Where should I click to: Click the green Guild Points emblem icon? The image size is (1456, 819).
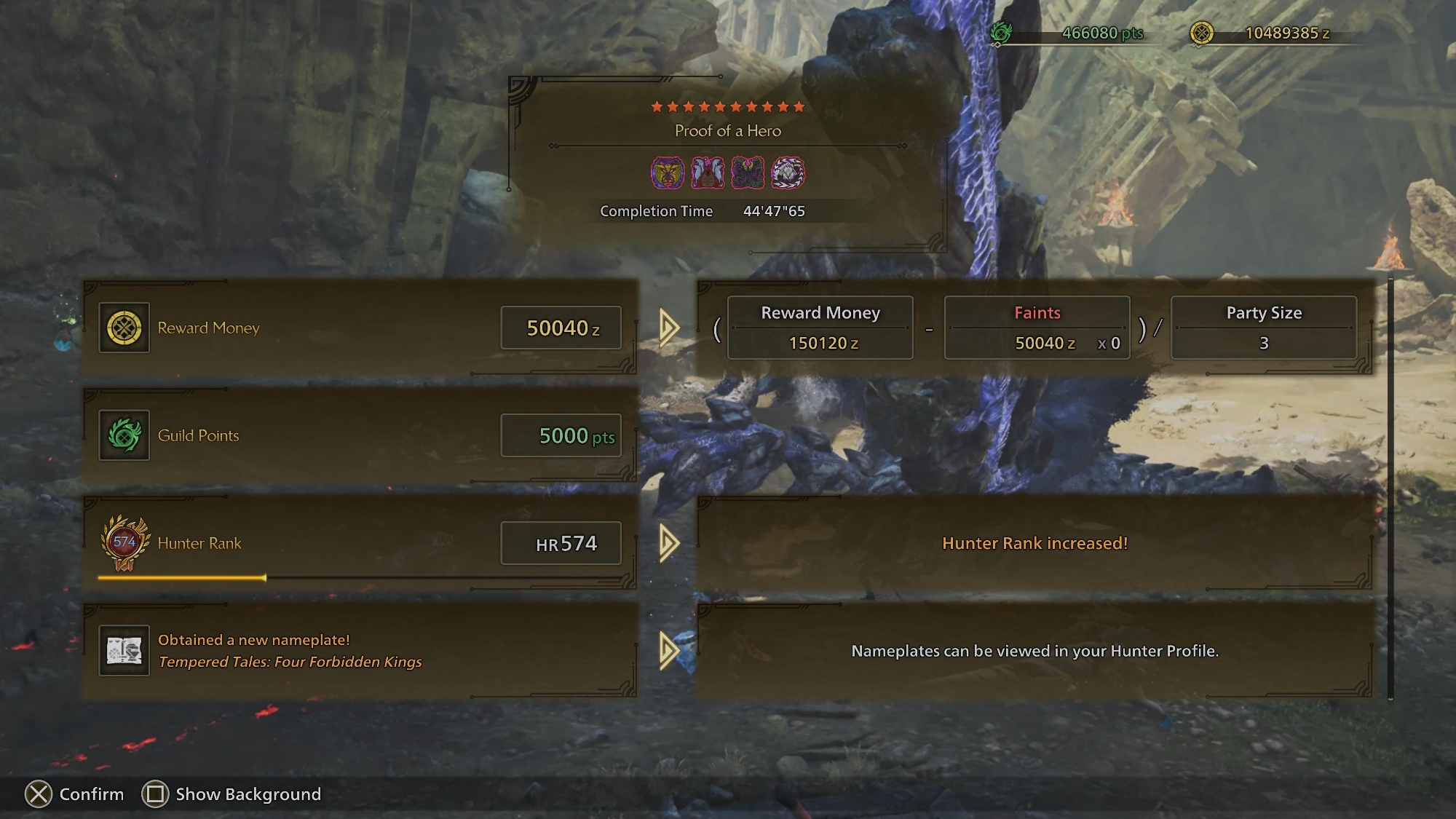click(x=124, y=435)
